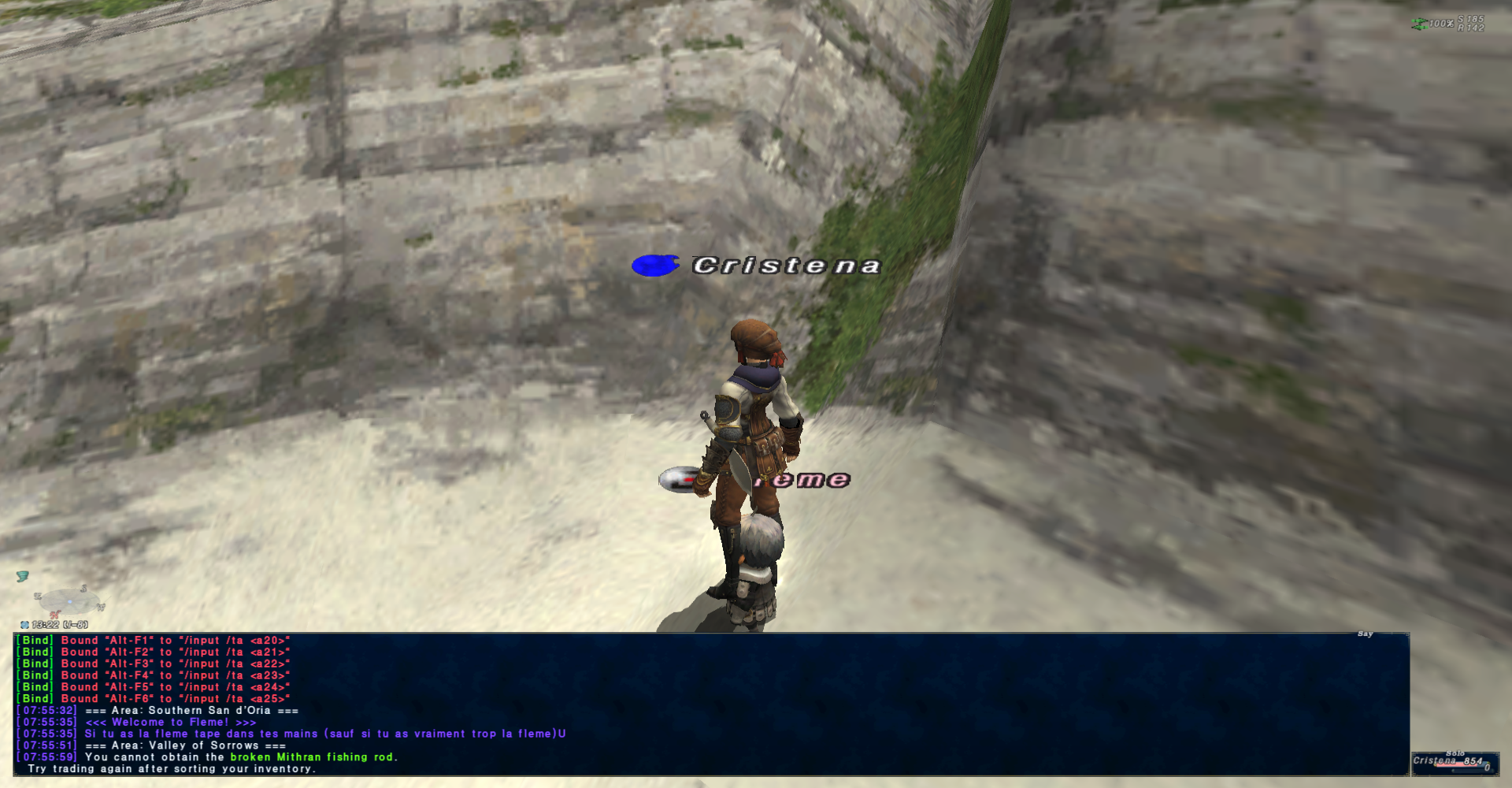This screenshot has height=788, width=1512.
Task: Click the compass minimap
Action: pos(69,602)
